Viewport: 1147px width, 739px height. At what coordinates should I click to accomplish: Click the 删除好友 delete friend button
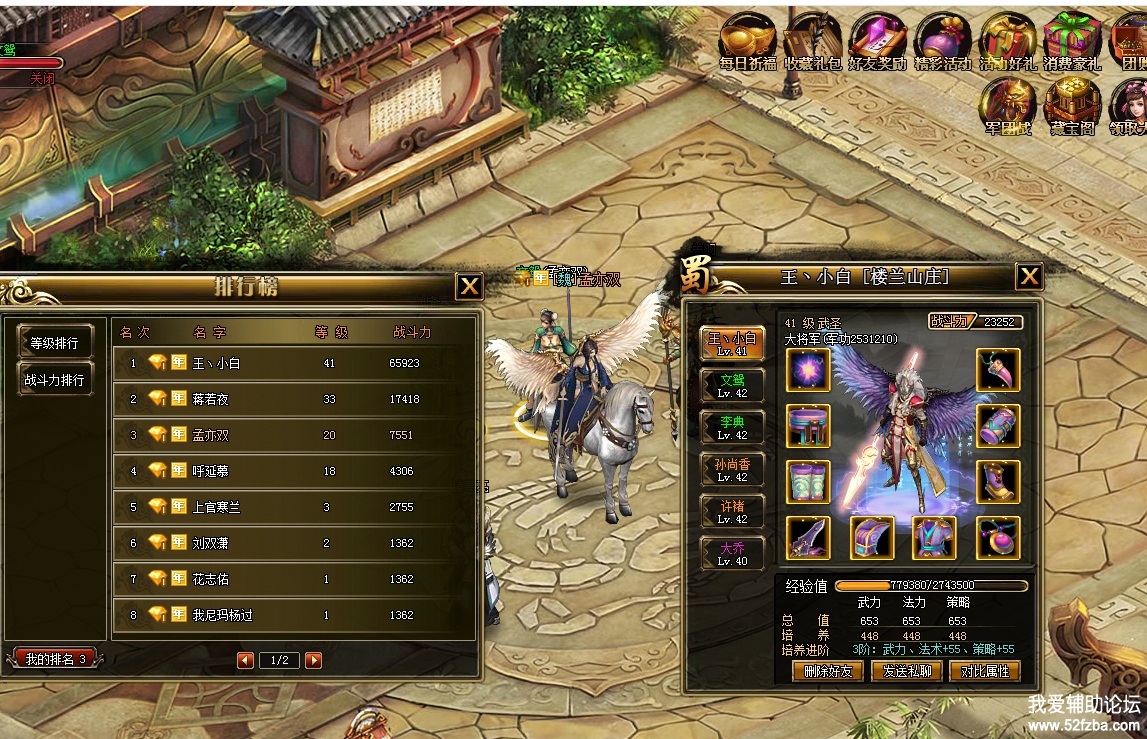click(827, 671)
